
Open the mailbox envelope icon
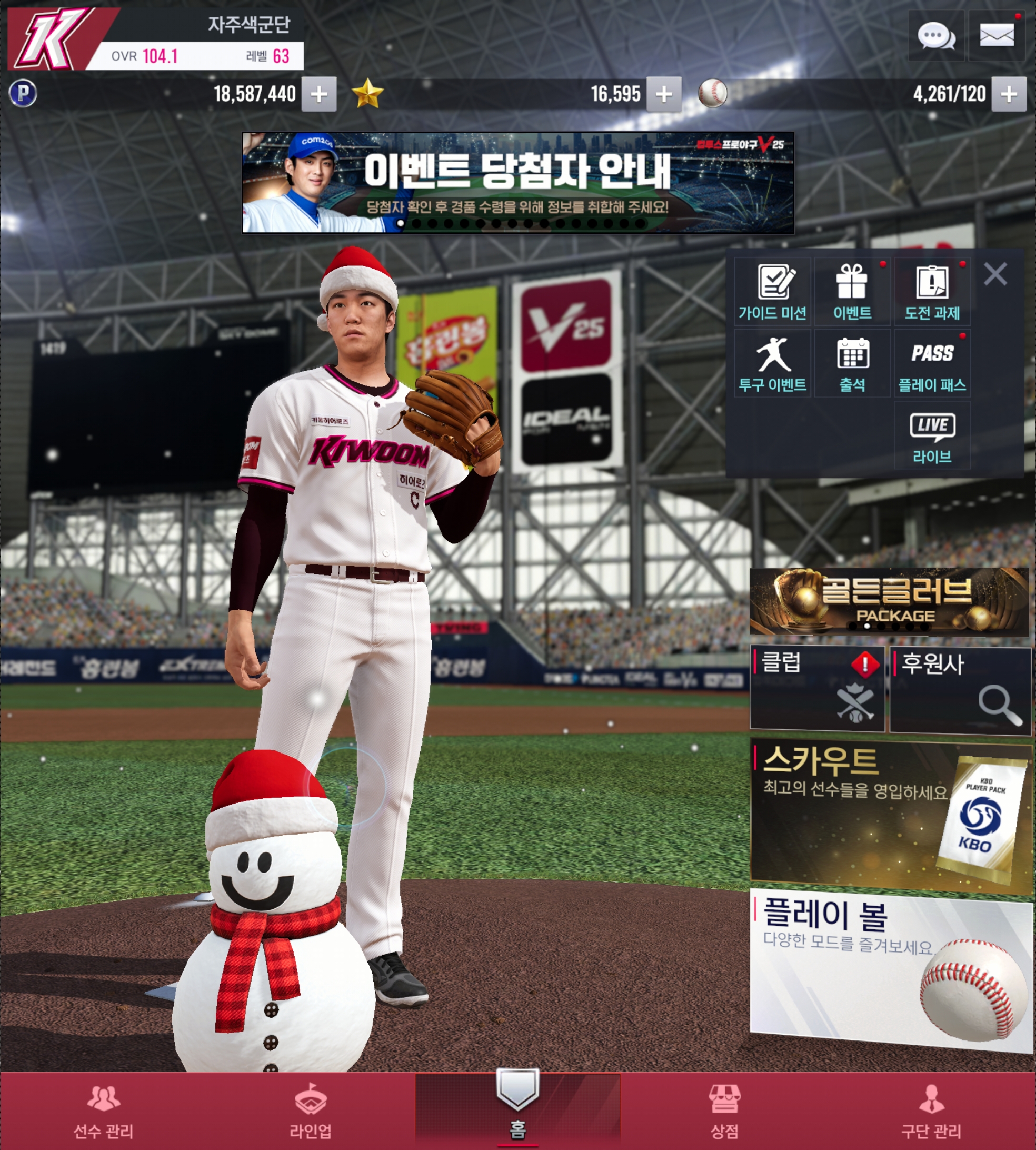pyautogui.click(x=996, y=36)
